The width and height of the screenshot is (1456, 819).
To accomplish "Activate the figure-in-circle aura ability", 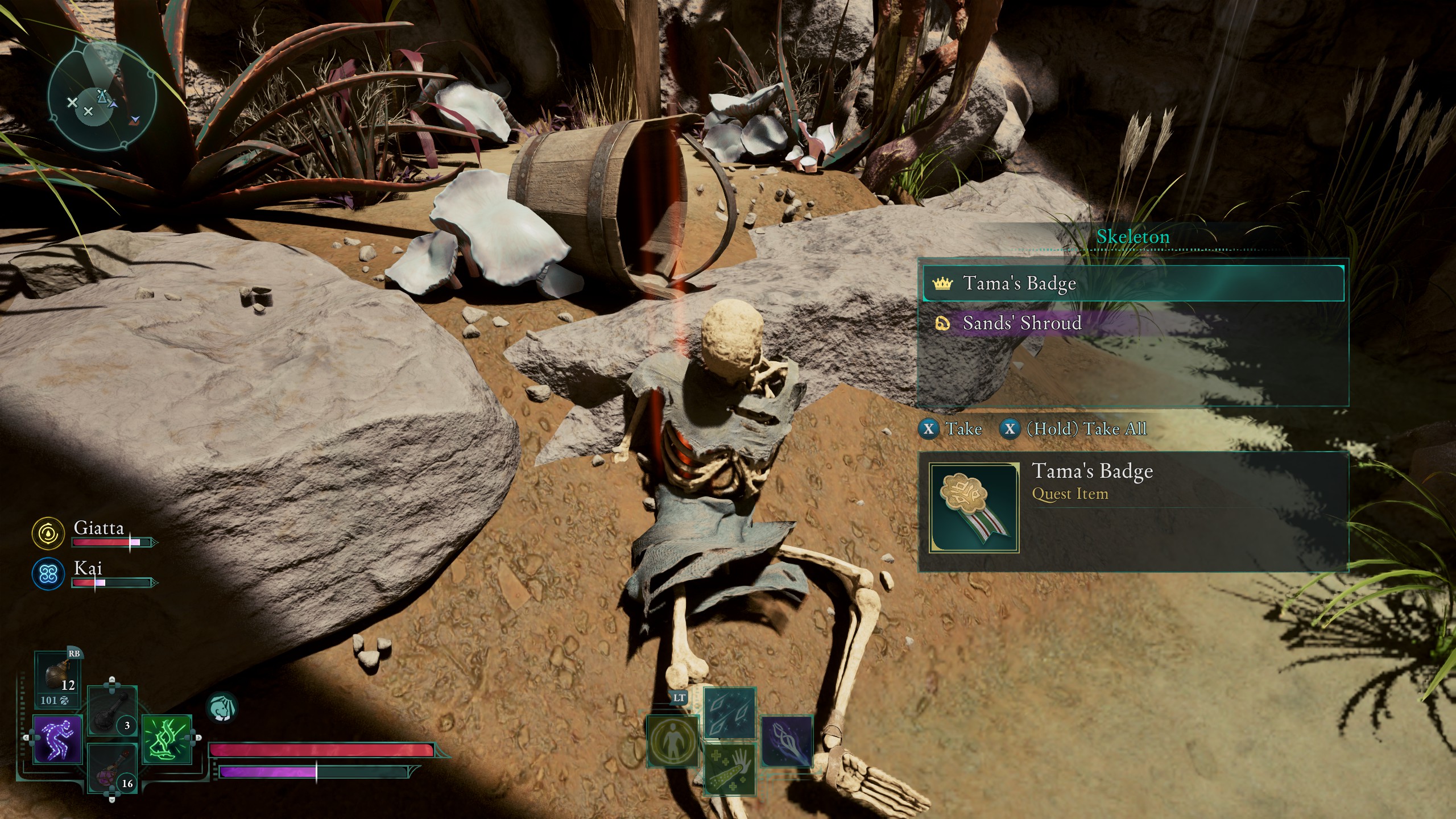I will click(673, 741).
